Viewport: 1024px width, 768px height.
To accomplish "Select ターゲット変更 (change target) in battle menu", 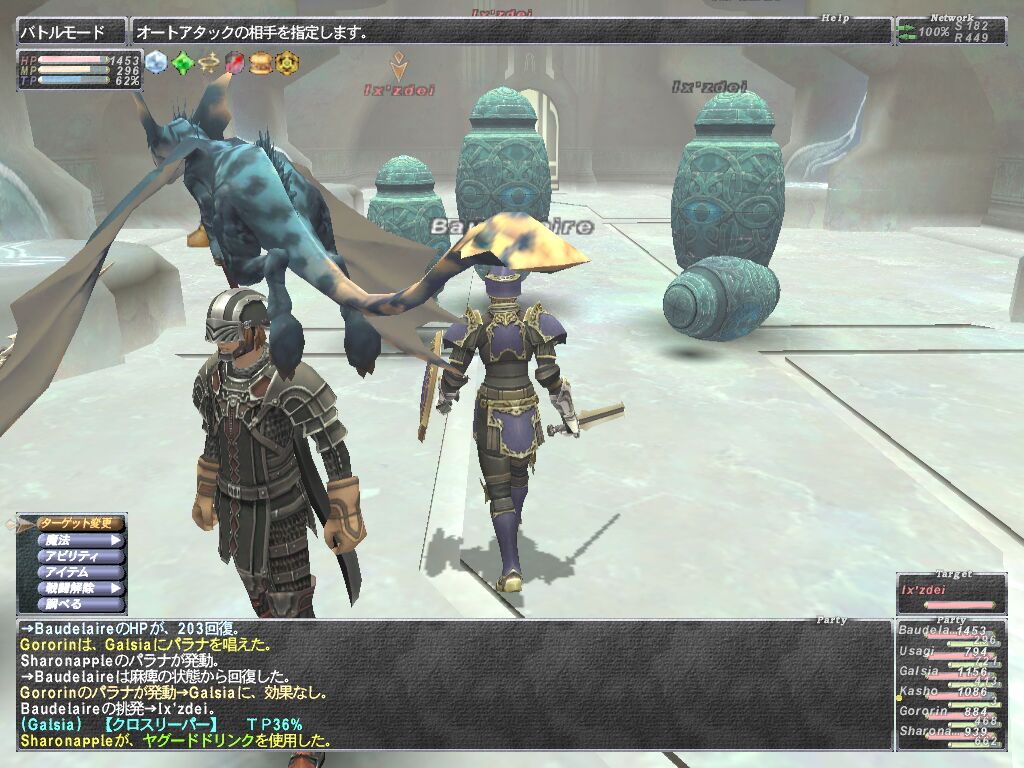I will click(x=80, y=523).
